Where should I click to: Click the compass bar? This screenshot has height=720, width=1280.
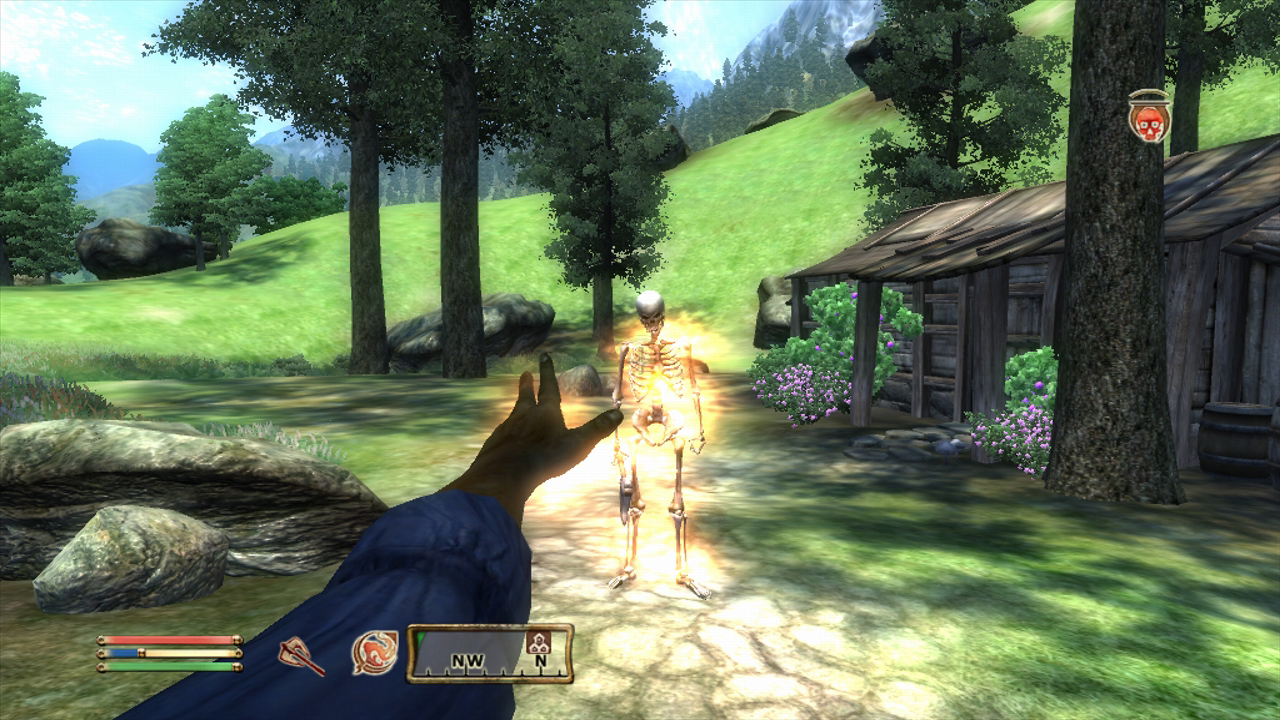pos(490,653)
